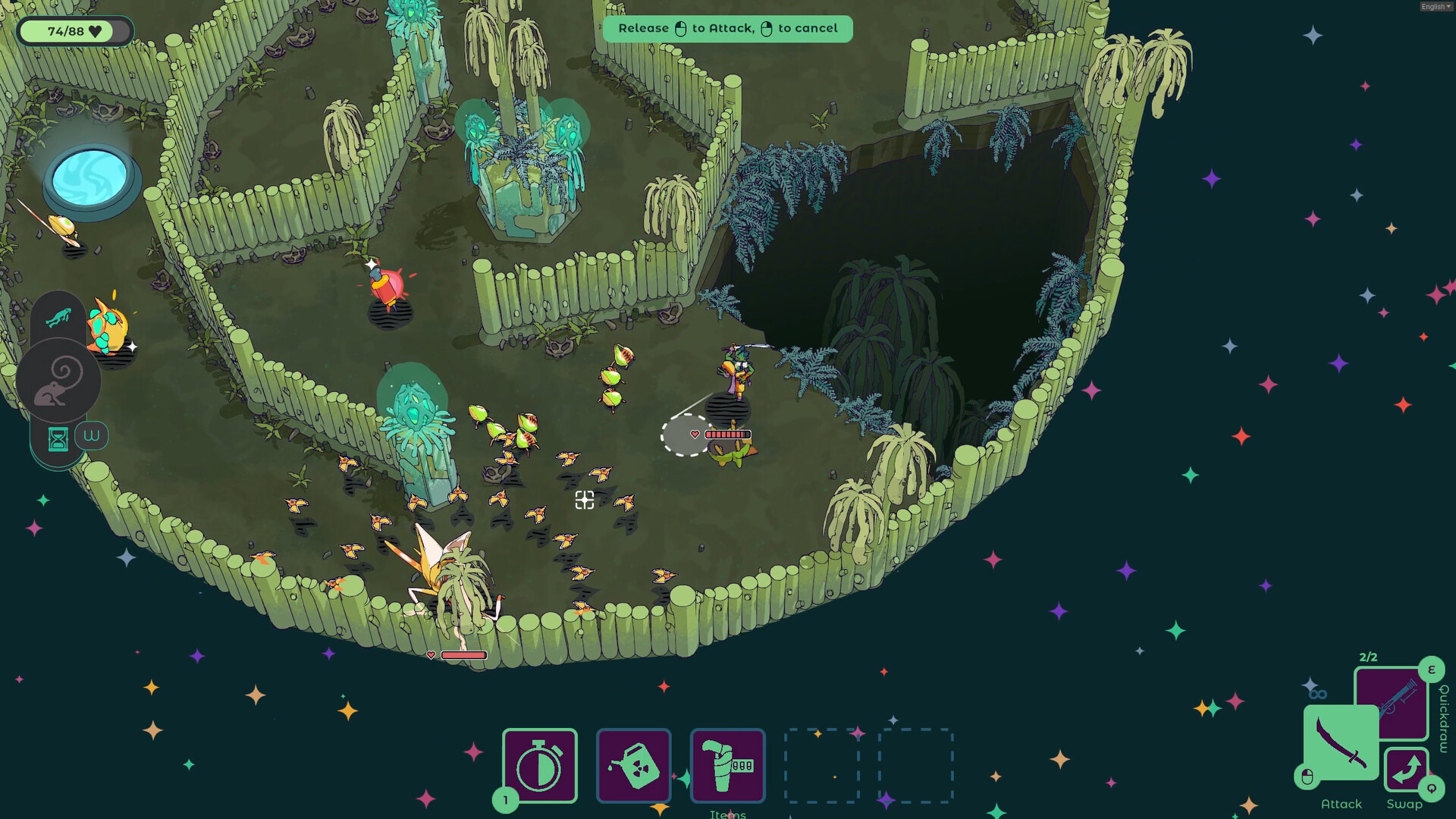Open the English language dropdown
The width and height of the screenshot is (1456, 819).
[1436, 7]
